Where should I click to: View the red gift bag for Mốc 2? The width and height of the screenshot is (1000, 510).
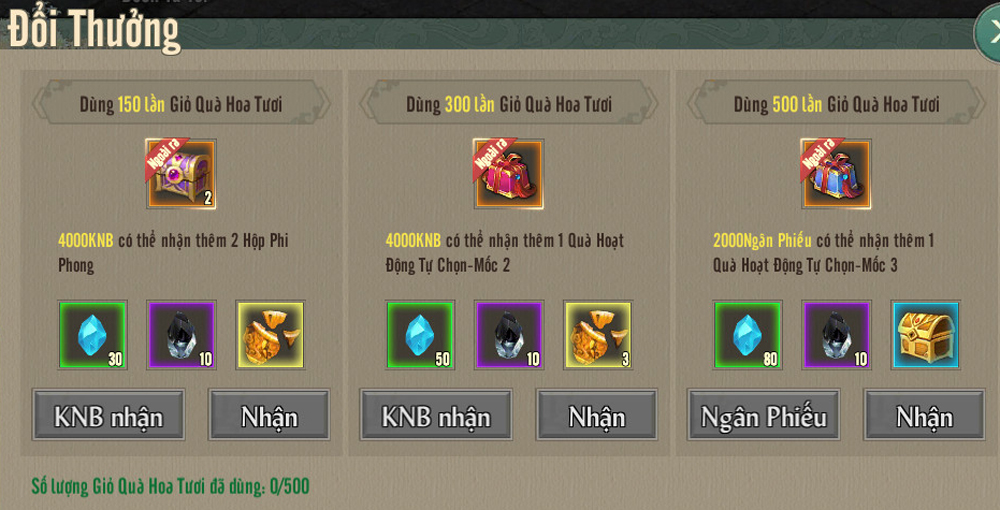click(508, 174)
